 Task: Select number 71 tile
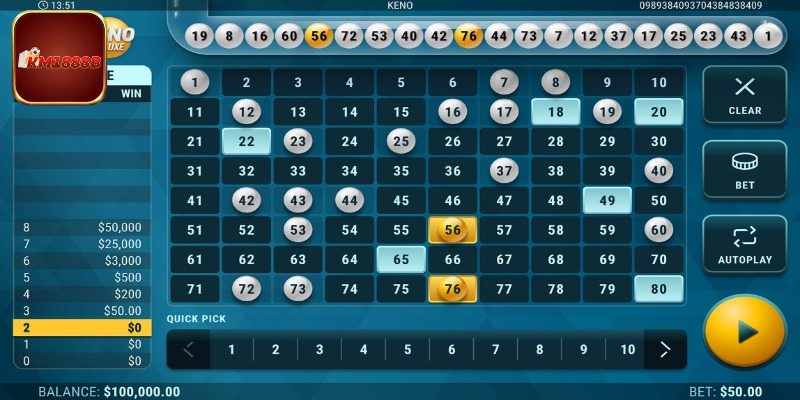(x=195, y=290)
